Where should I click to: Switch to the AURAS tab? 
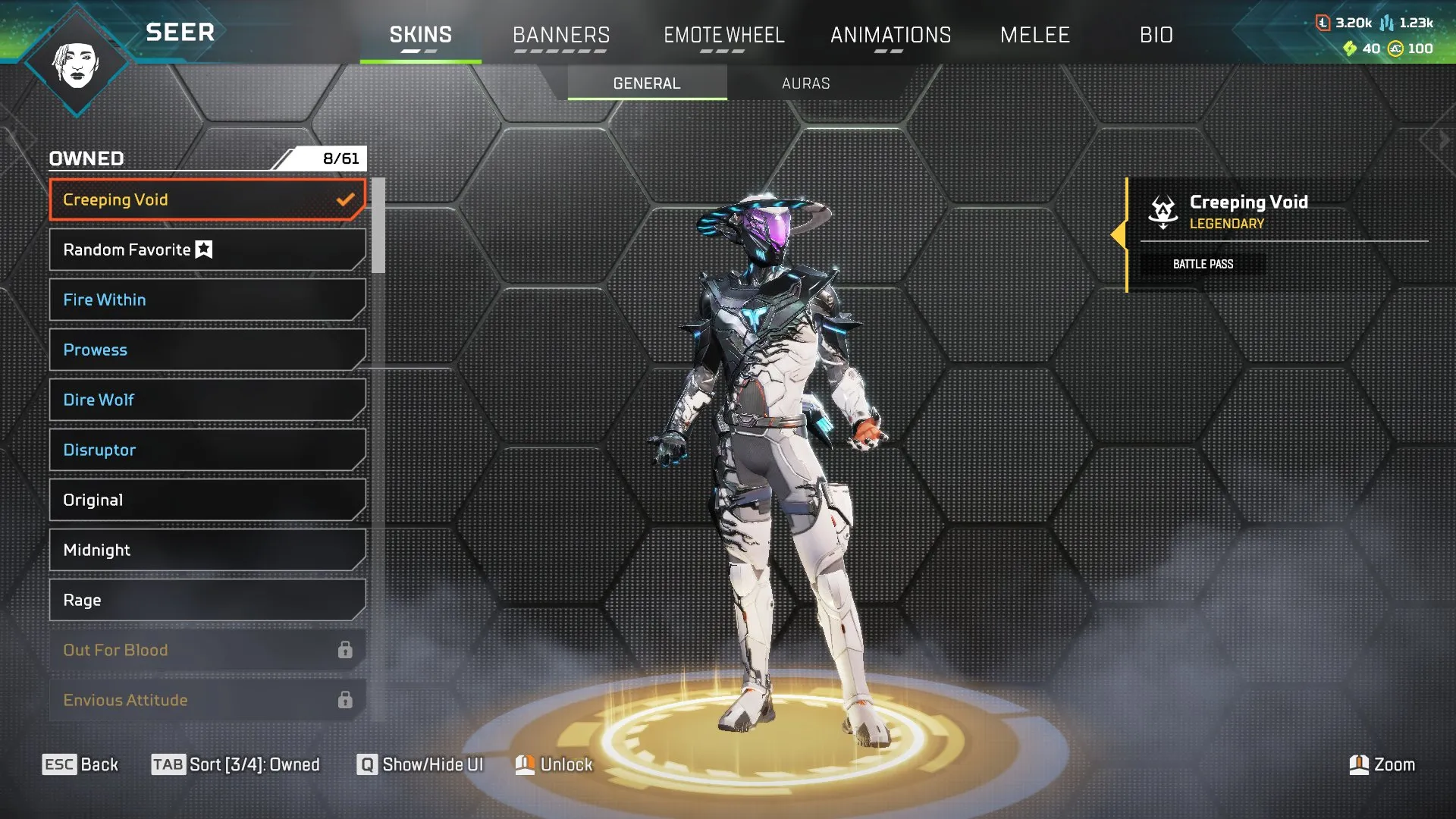(805, 83)
